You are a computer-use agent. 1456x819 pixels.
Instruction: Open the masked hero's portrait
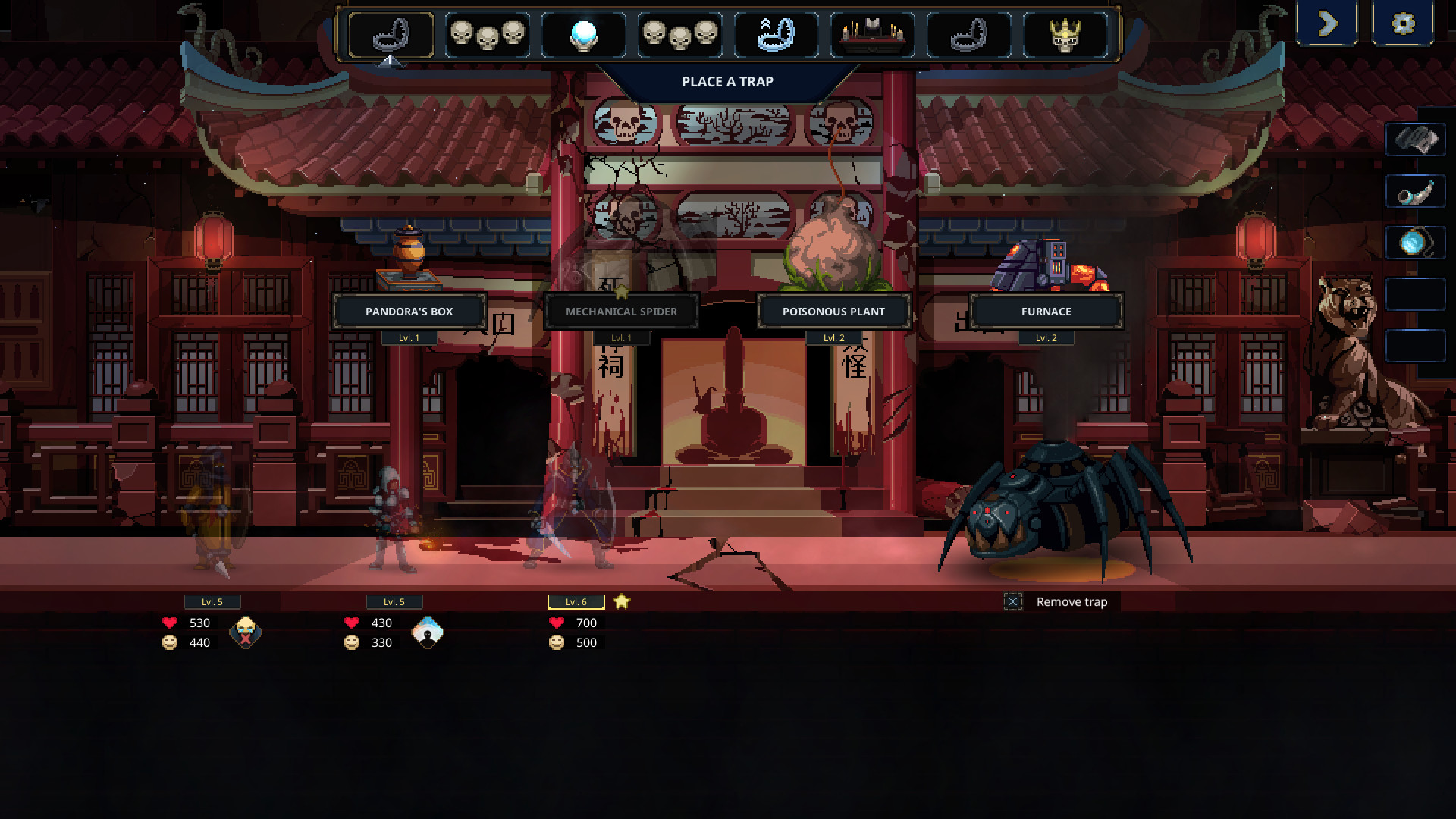[244, 632]
